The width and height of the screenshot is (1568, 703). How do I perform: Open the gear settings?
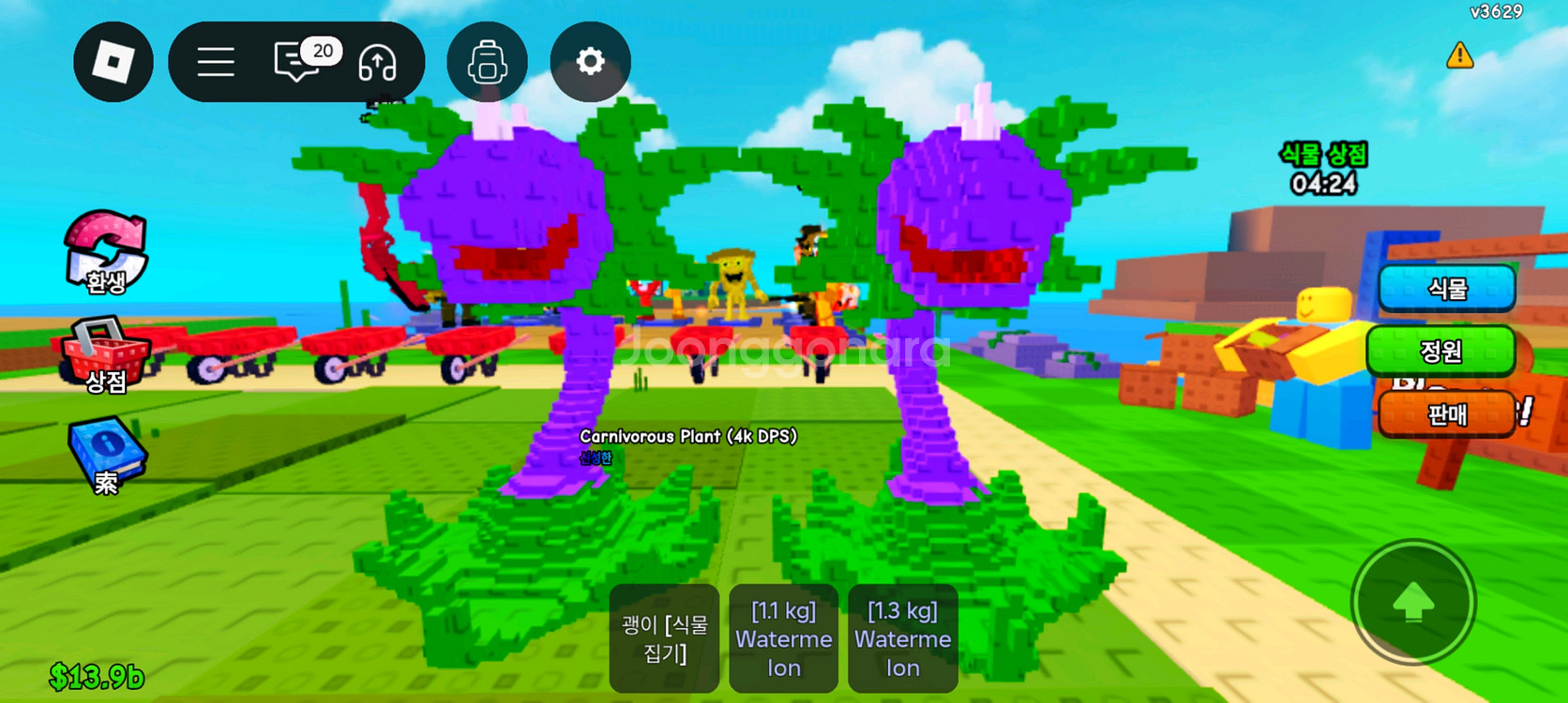[590, 62]
